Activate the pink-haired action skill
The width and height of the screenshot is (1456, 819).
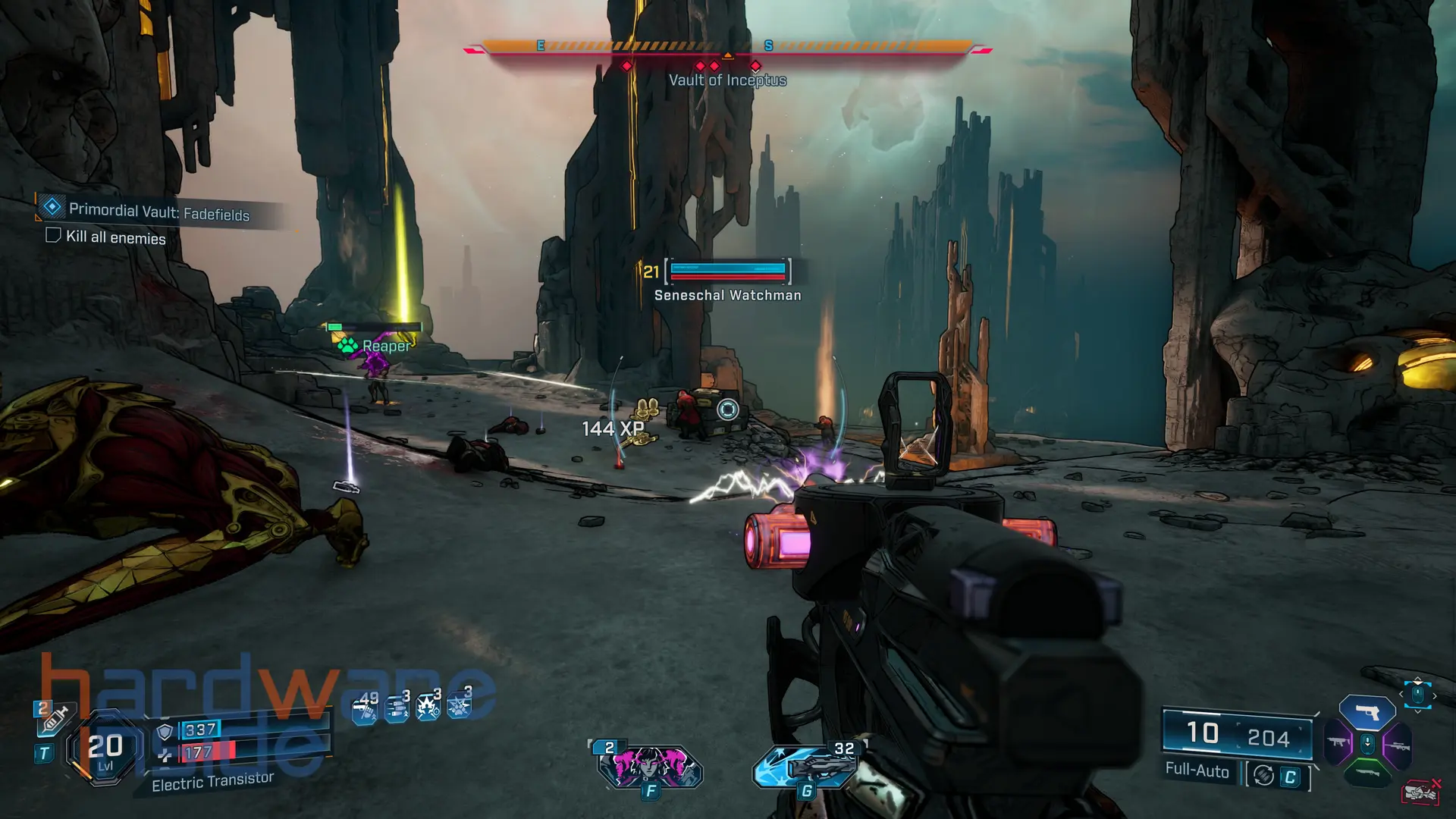650,766
